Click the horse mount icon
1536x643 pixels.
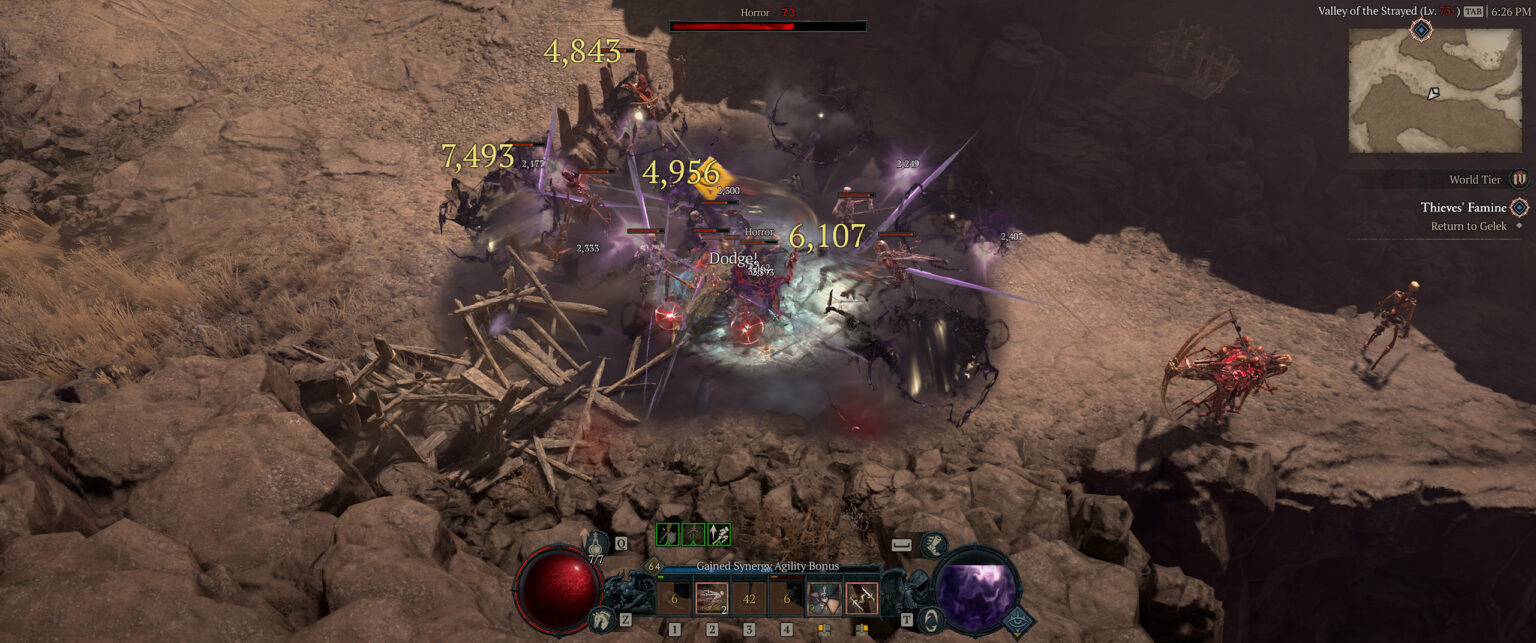pos(599,620)
